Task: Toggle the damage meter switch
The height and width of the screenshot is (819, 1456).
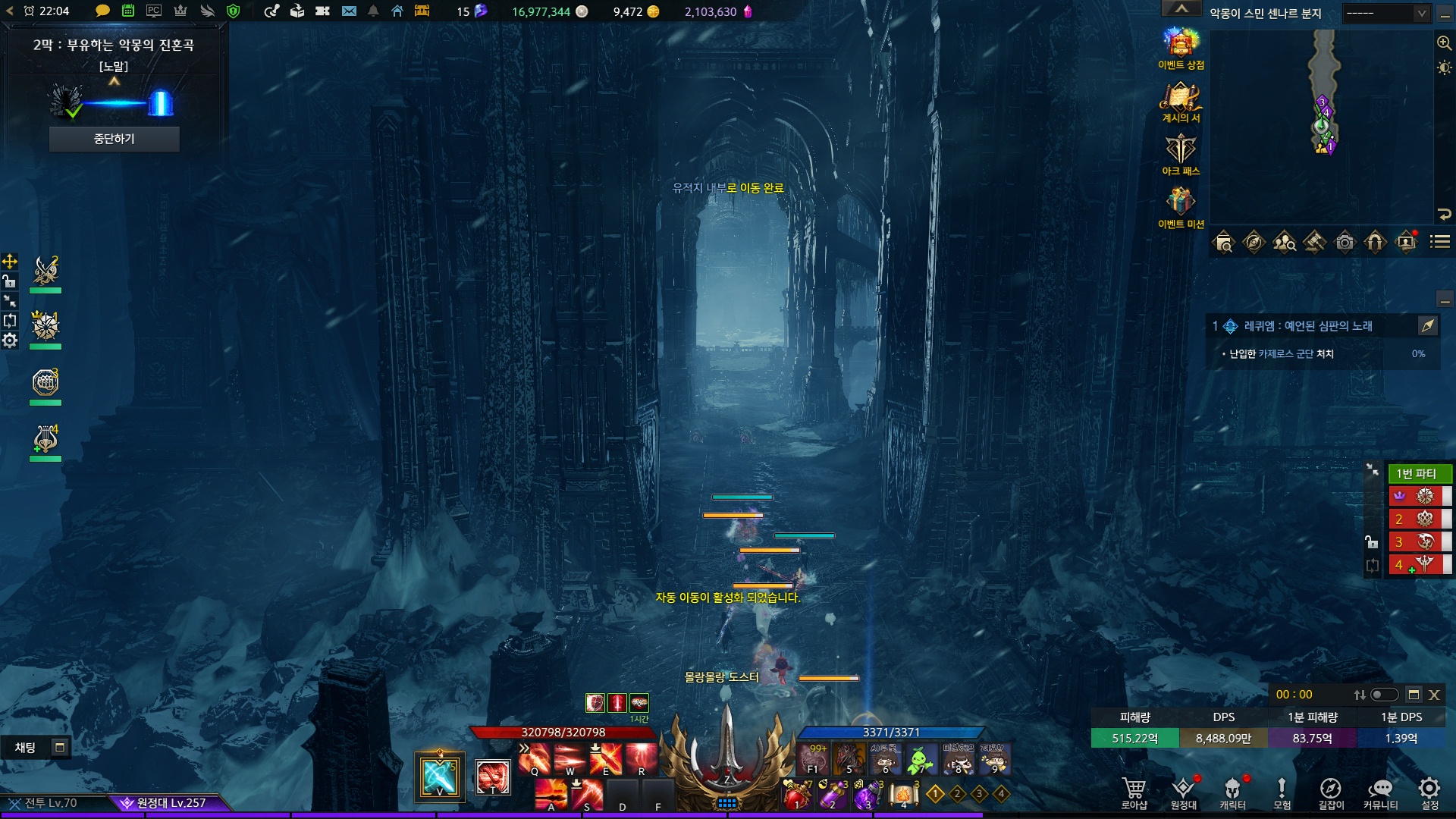Action: click(1384, 695)
